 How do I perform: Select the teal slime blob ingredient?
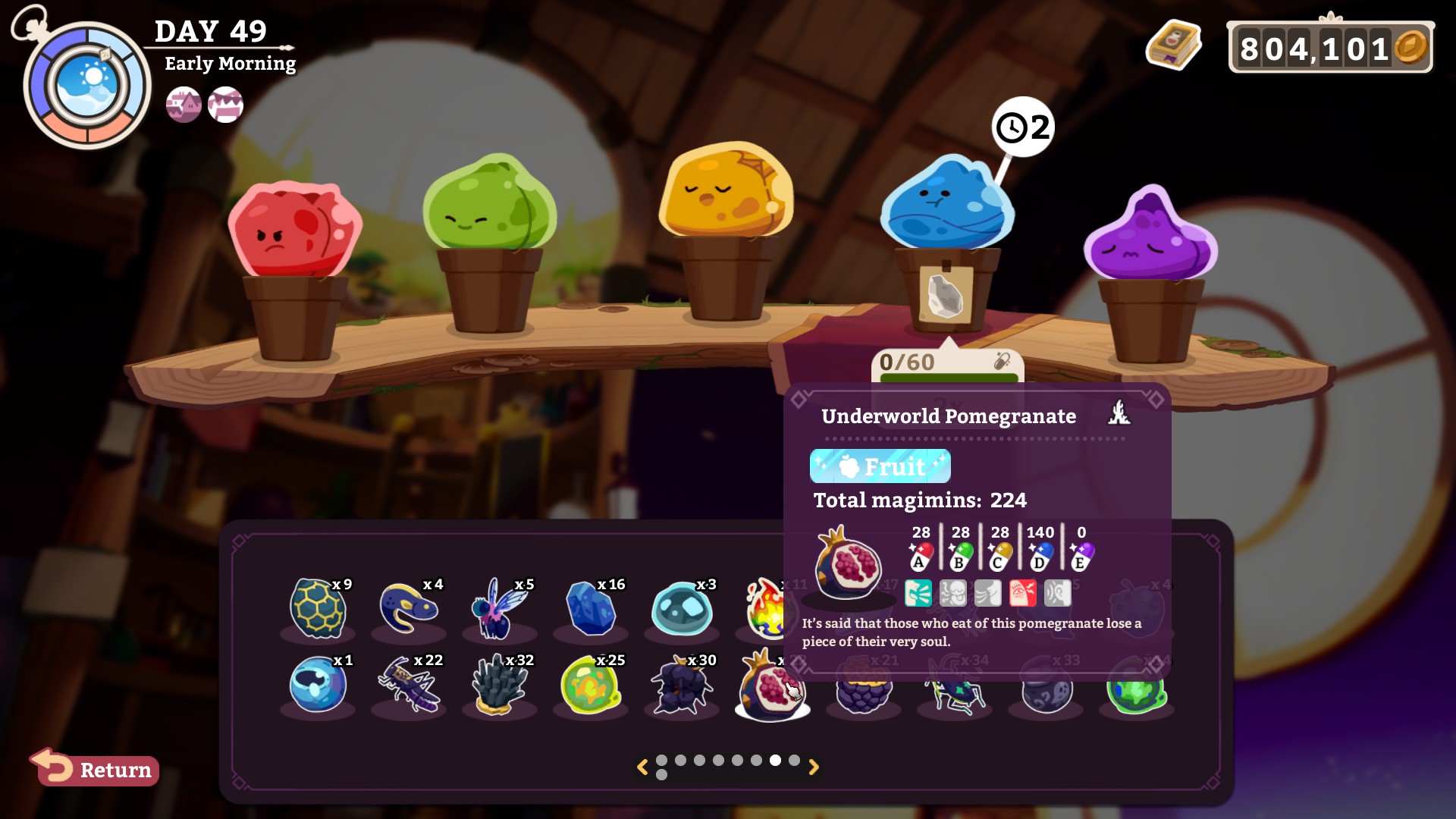[x=682, y=609]
